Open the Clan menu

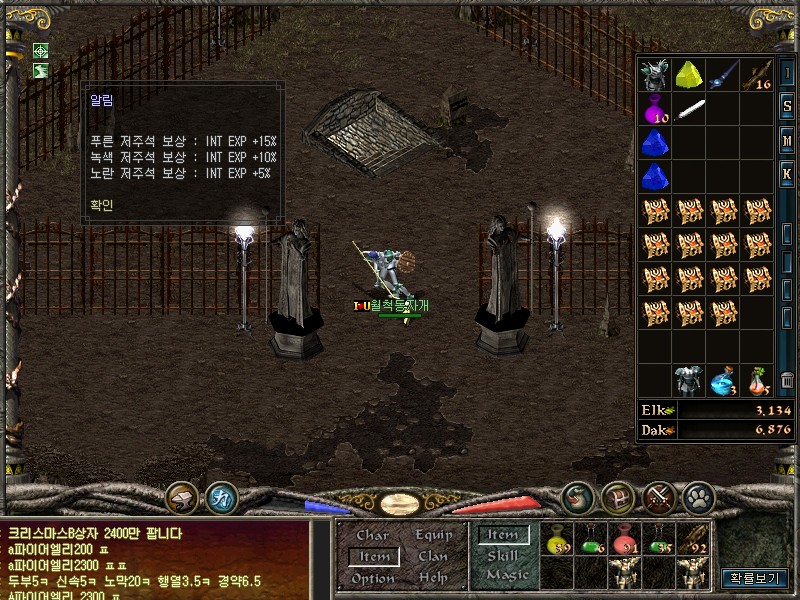(x=433, y=557)
